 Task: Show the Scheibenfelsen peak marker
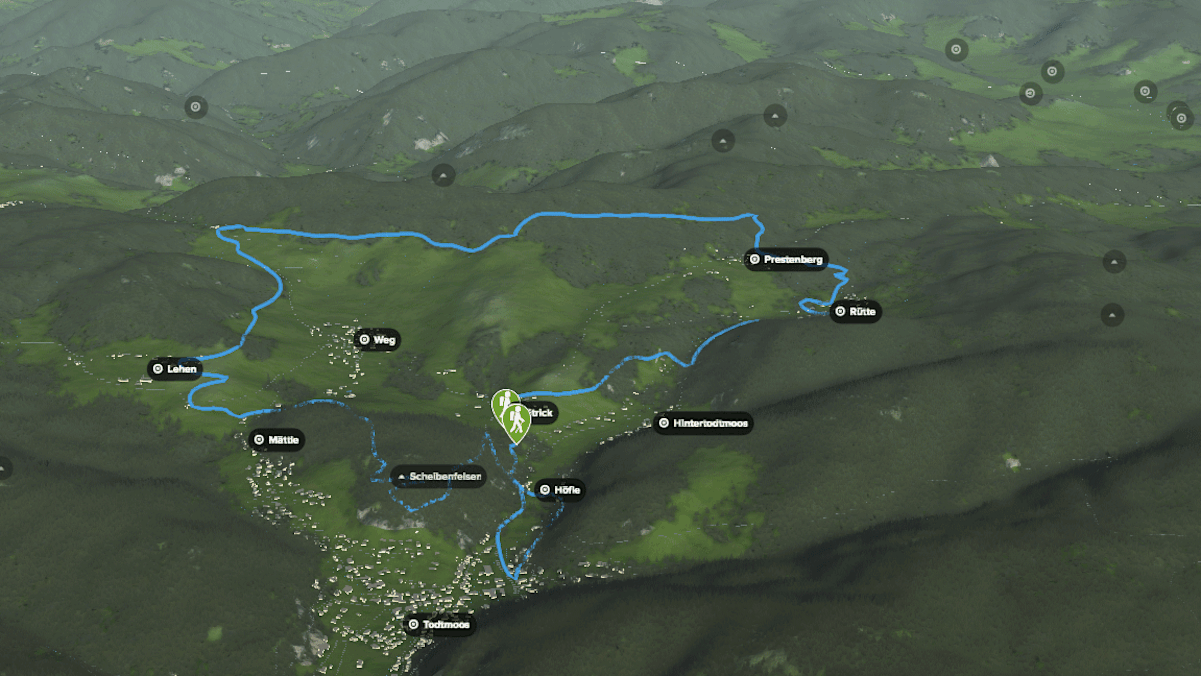(x=438, y=477)
